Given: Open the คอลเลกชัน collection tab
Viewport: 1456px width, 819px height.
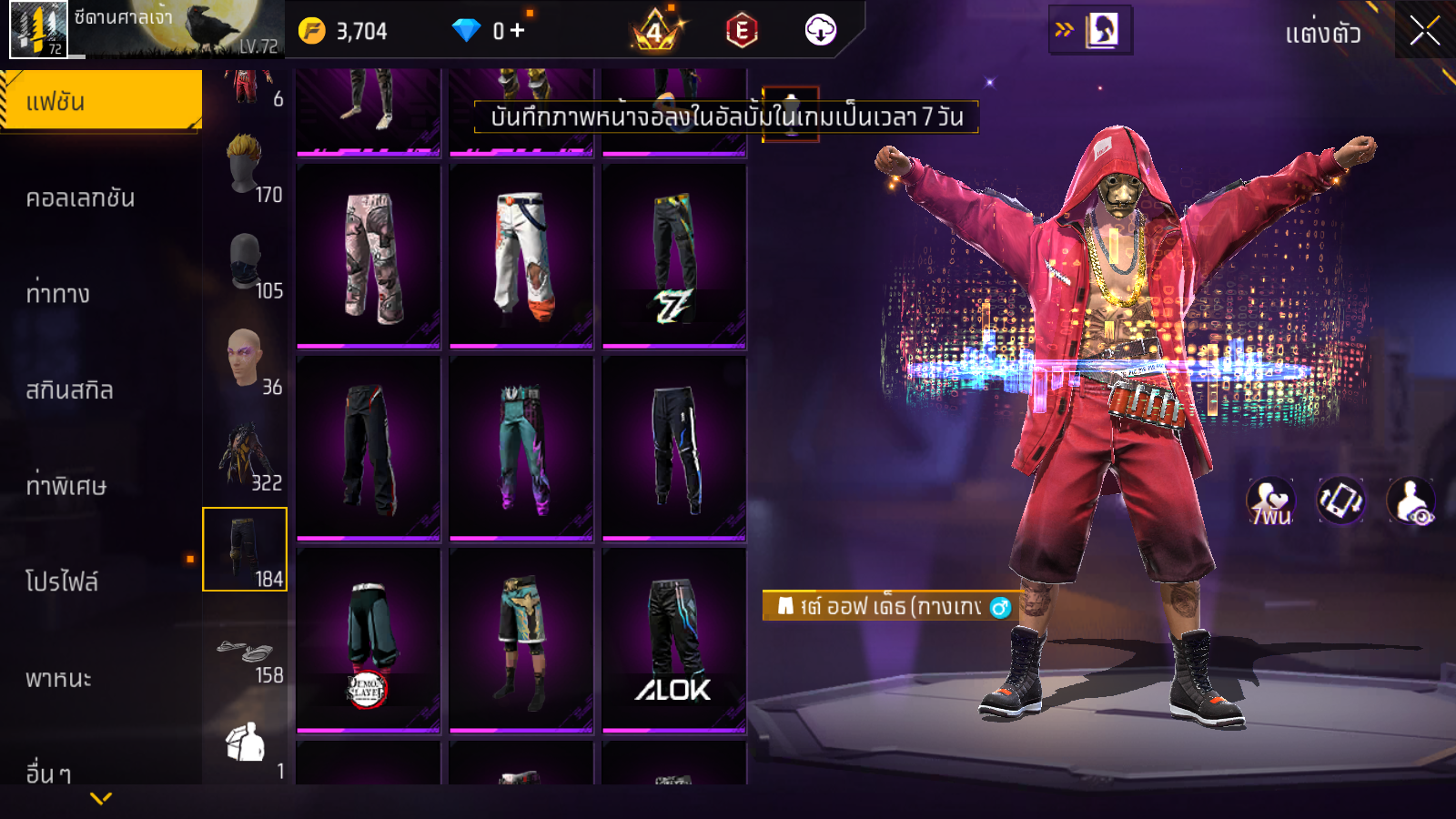Looking at the screenshot, I should [x=81, y=198].
